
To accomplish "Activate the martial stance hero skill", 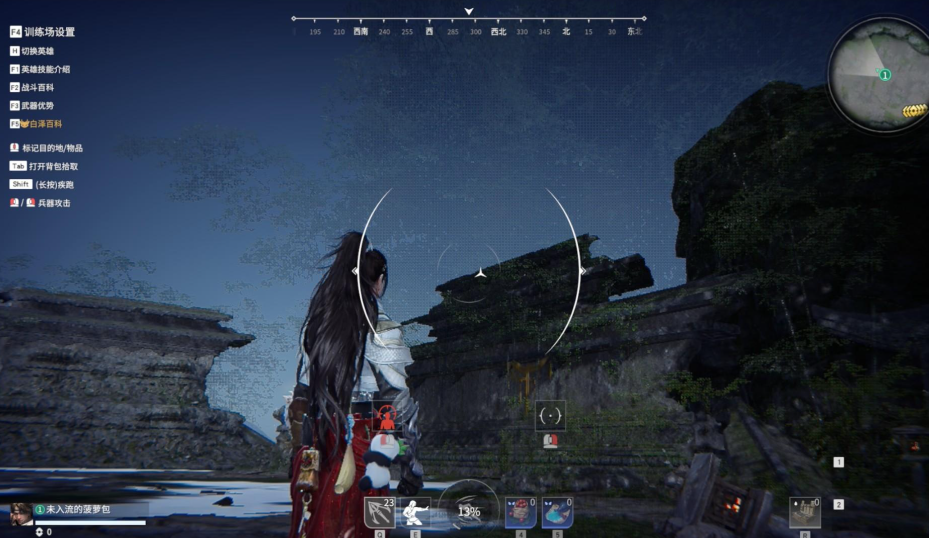I will 415,512.
